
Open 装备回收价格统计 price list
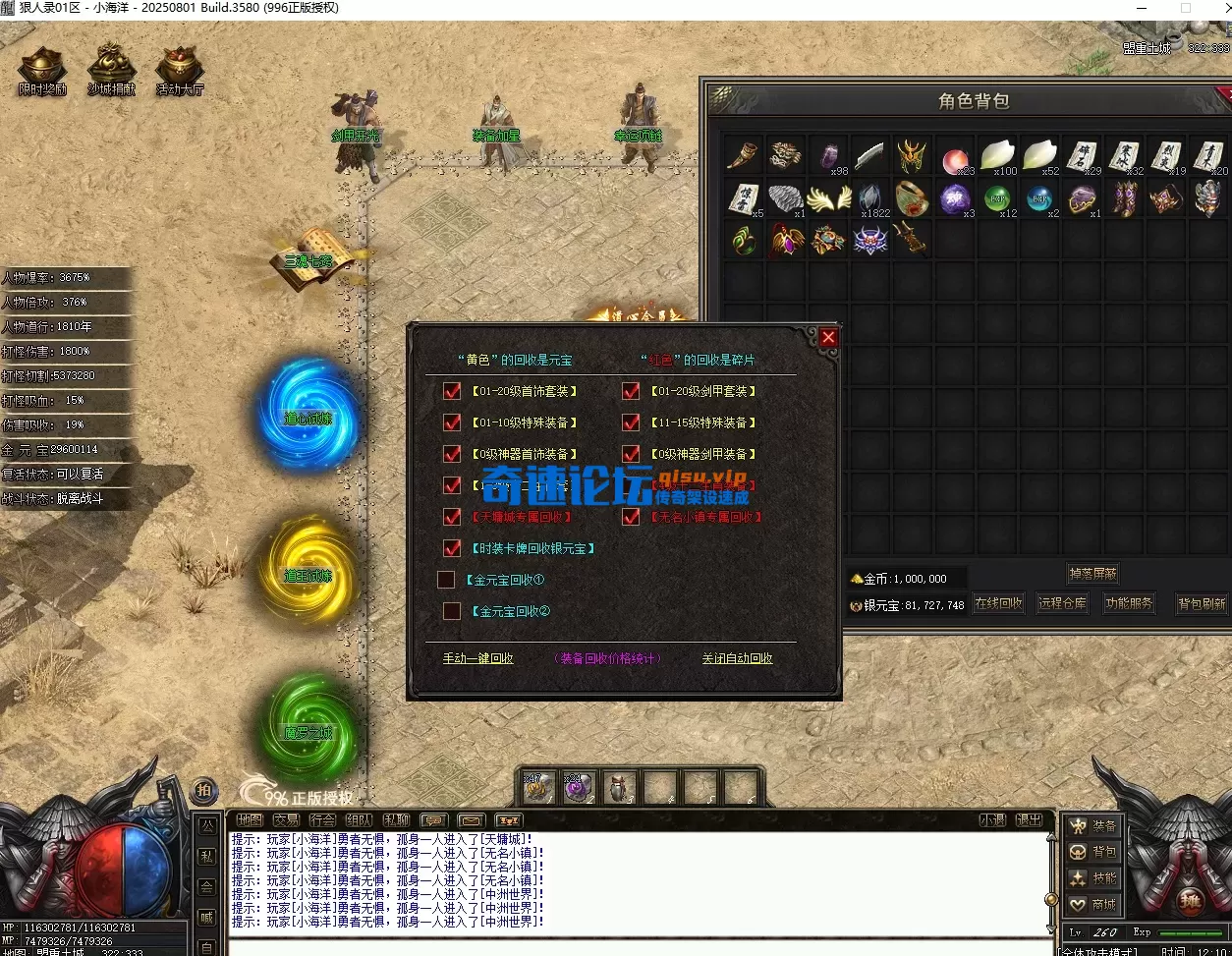pos(607,658)
